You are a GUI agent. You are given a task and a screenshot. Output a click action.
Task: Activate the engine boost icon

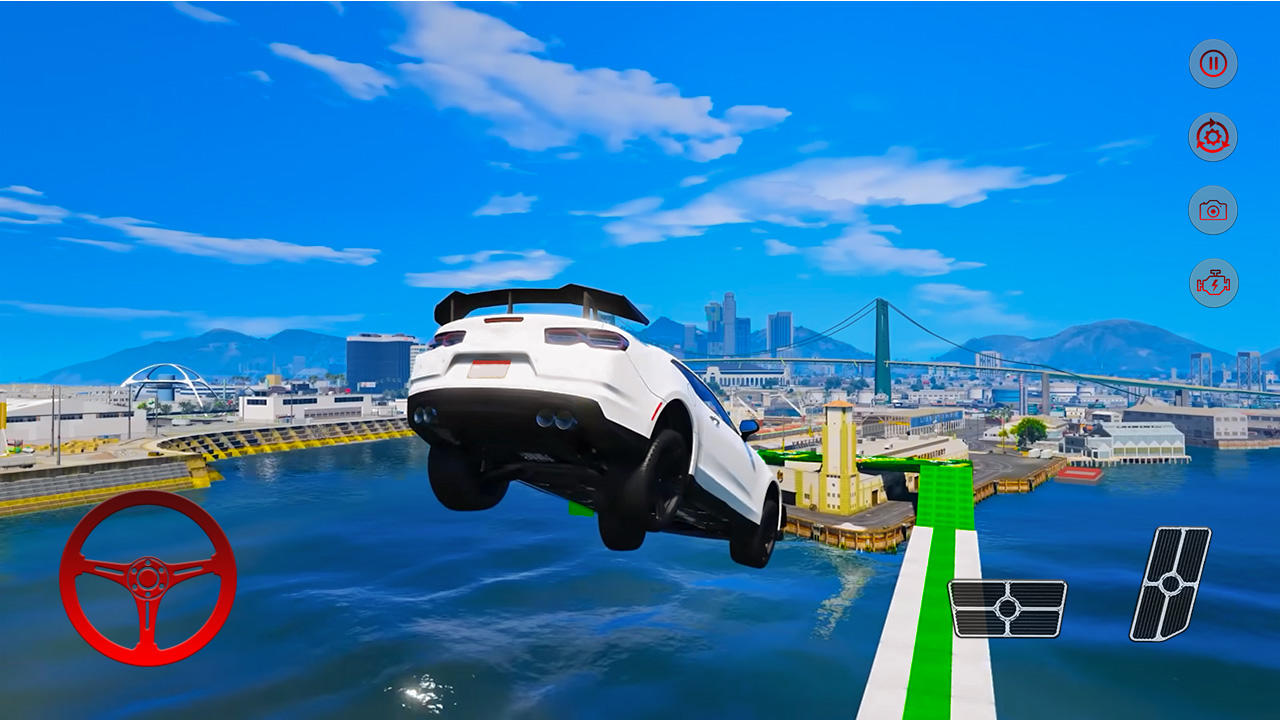click(x=1211, y=285)
